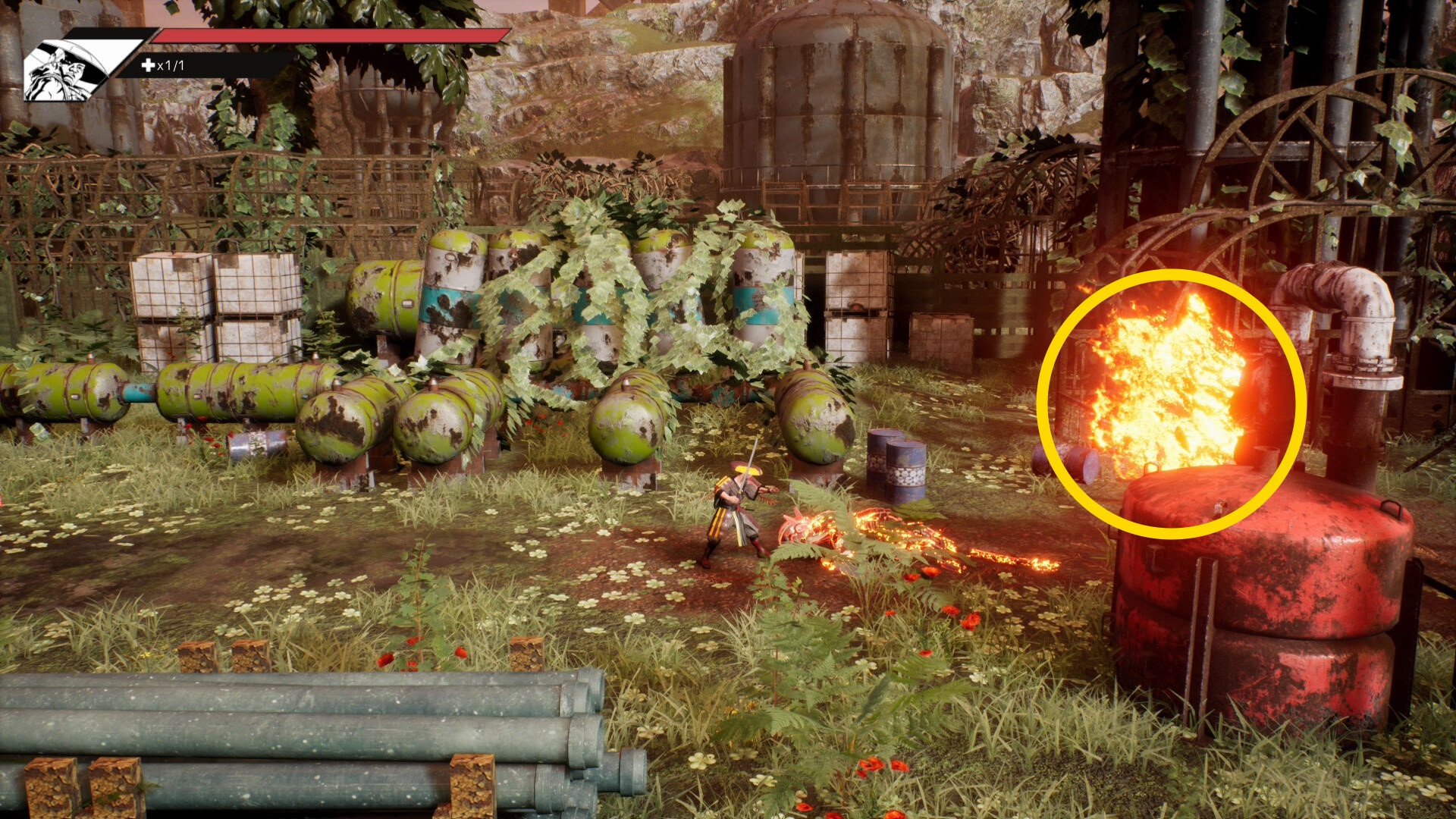Select the healing charge plus icon
This screenshot has height=819, width=1456.
(x=148, y=65)
